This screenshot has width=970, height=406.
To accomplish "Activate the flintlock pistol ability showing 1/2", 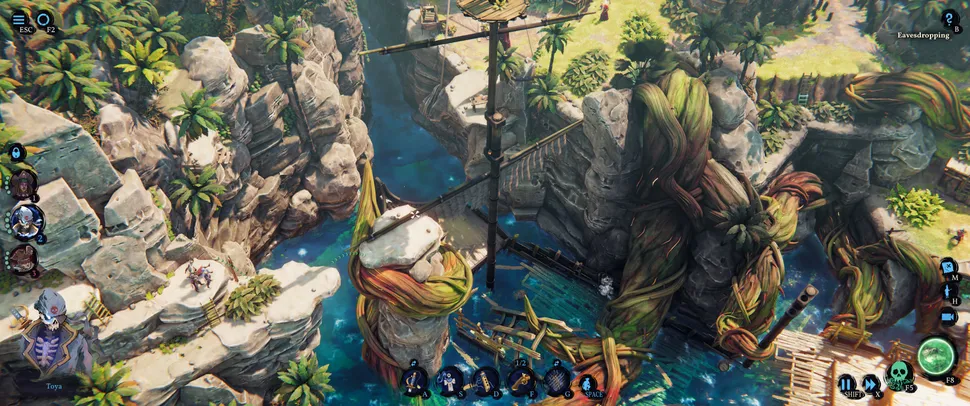I will [521, 379].
